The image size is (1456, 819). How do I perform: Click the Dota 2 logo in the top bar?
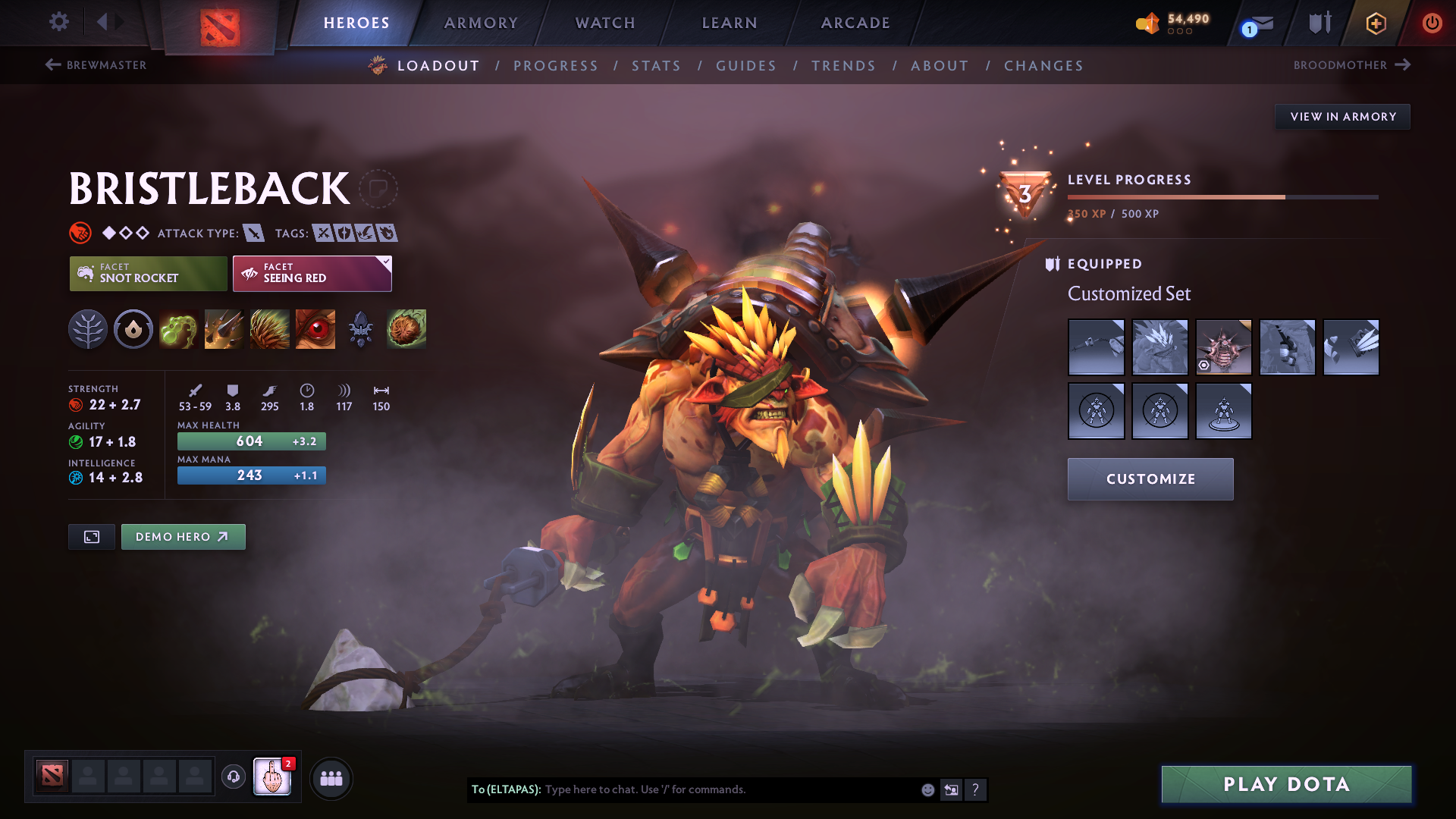(218, 23)
